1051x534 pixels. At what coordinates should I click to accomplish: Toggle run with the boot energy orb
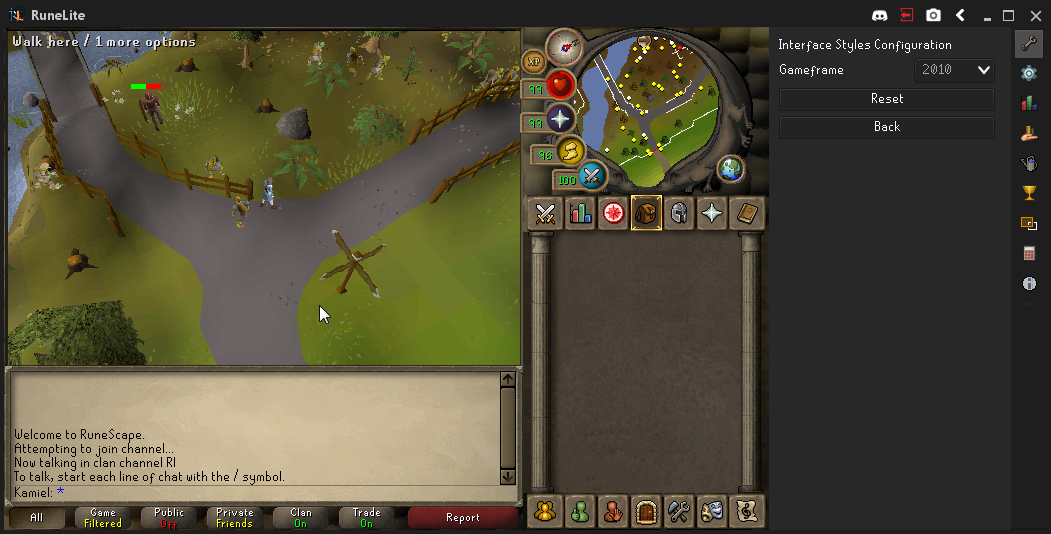click(x=570, y=152)
